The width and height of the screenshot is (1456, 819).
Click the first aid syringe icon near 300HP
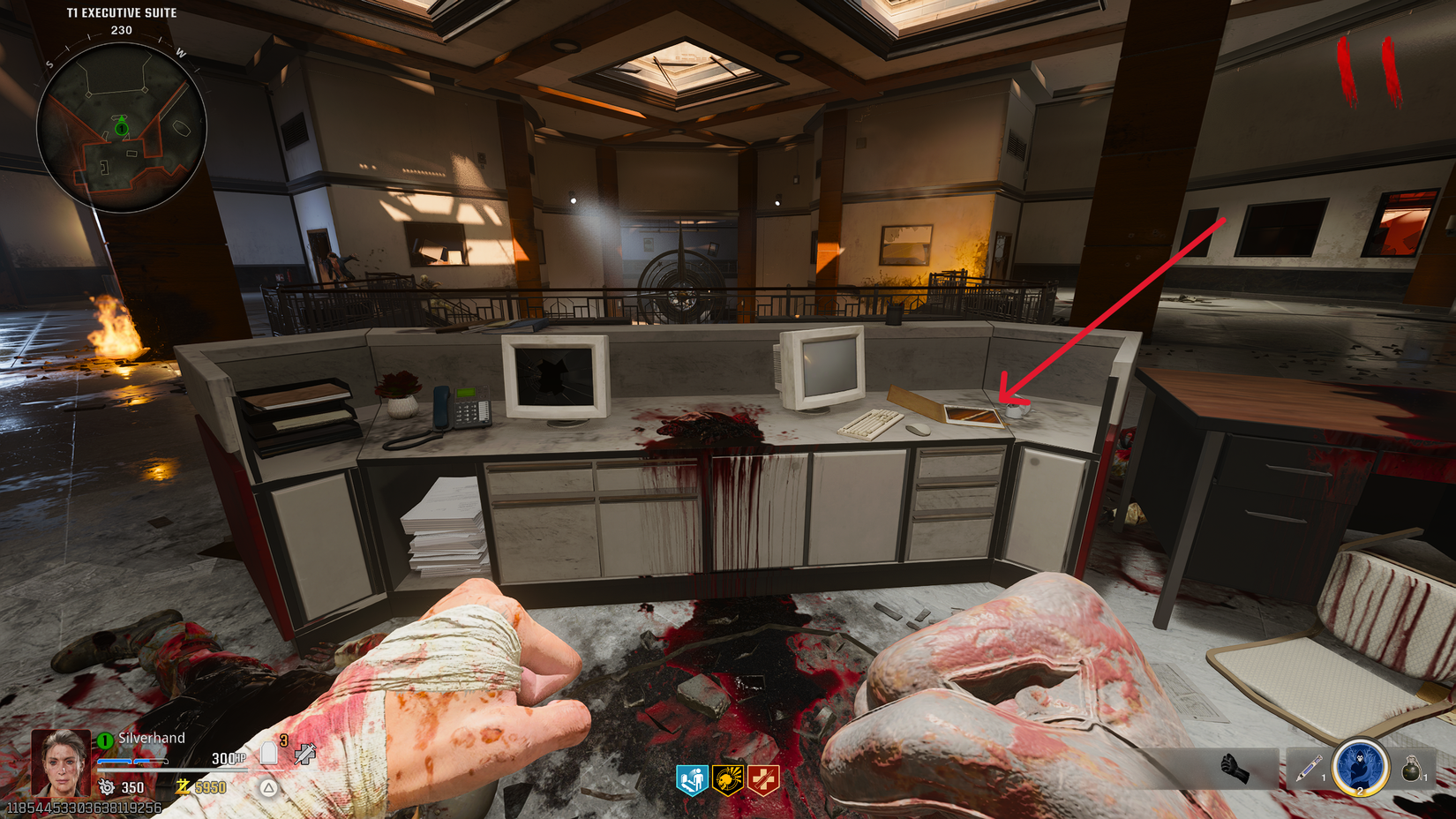[x=304, y=755]
